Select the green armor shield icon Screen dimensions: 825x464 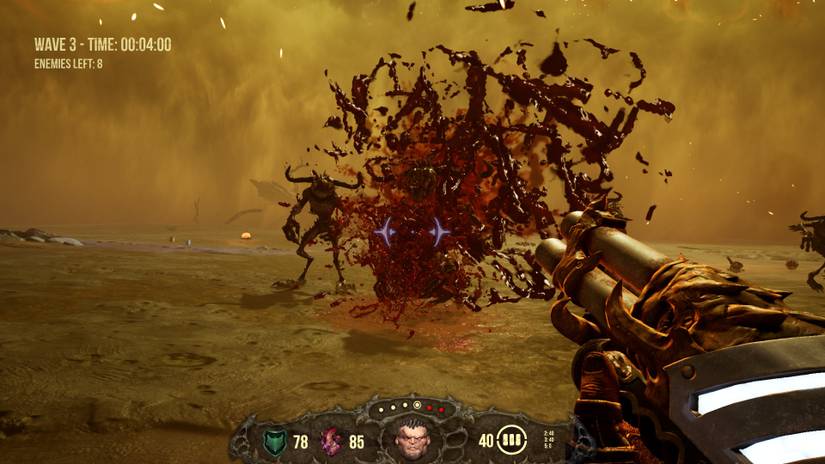[274, 440]
